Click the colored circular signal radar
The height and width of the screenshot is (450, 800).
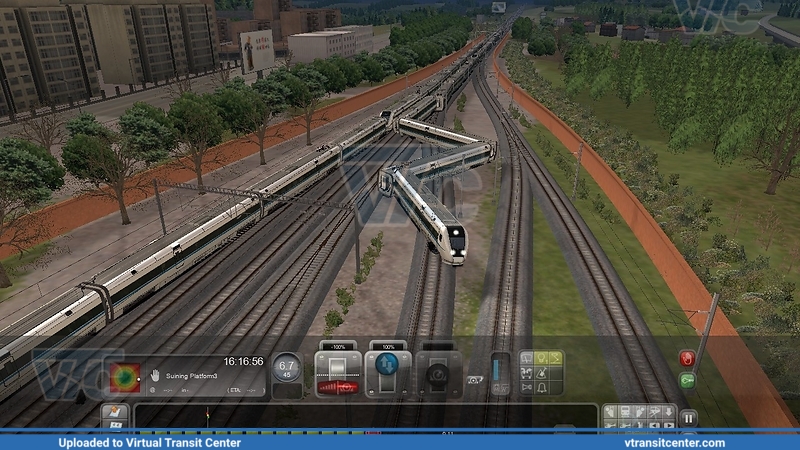125,377
